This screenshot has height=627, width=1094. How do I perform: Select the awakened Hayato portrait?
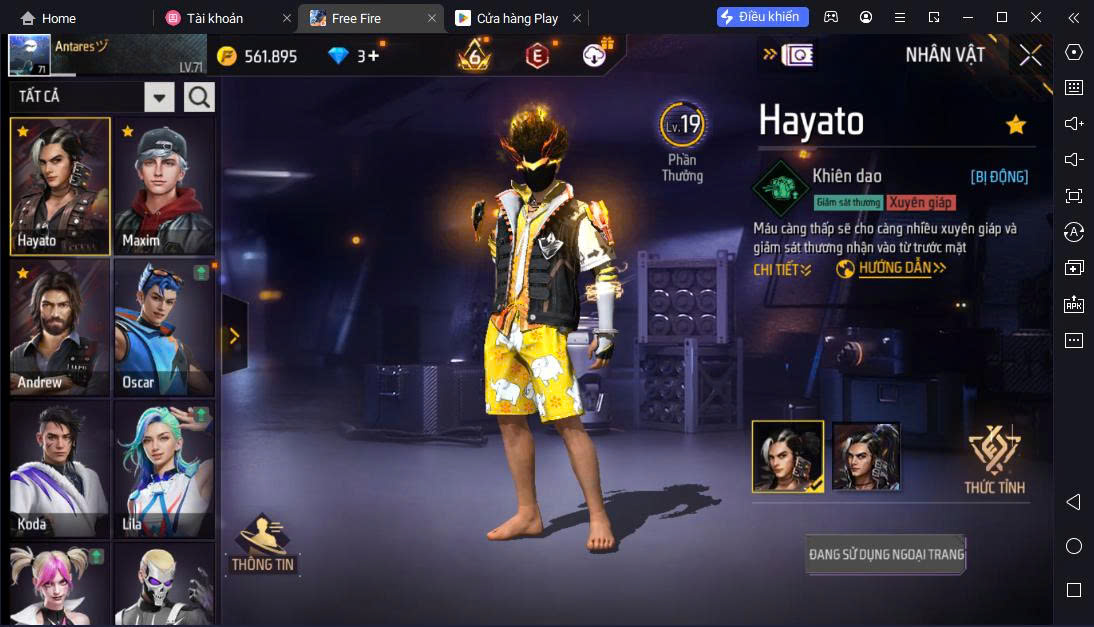866,456
